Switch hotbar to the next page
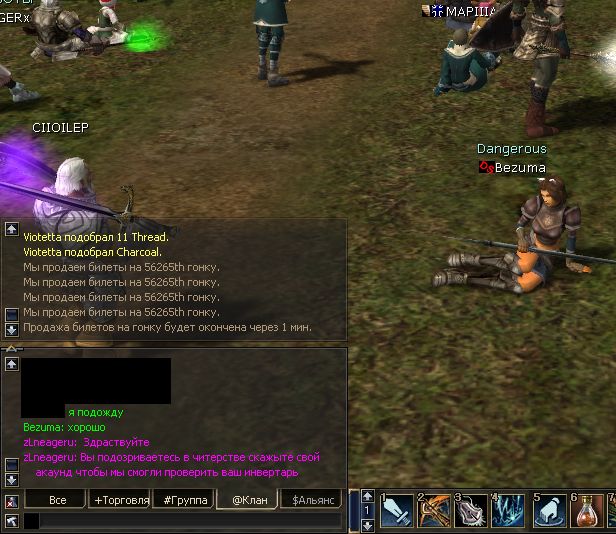The image size is (616, 534). [367, 524]
